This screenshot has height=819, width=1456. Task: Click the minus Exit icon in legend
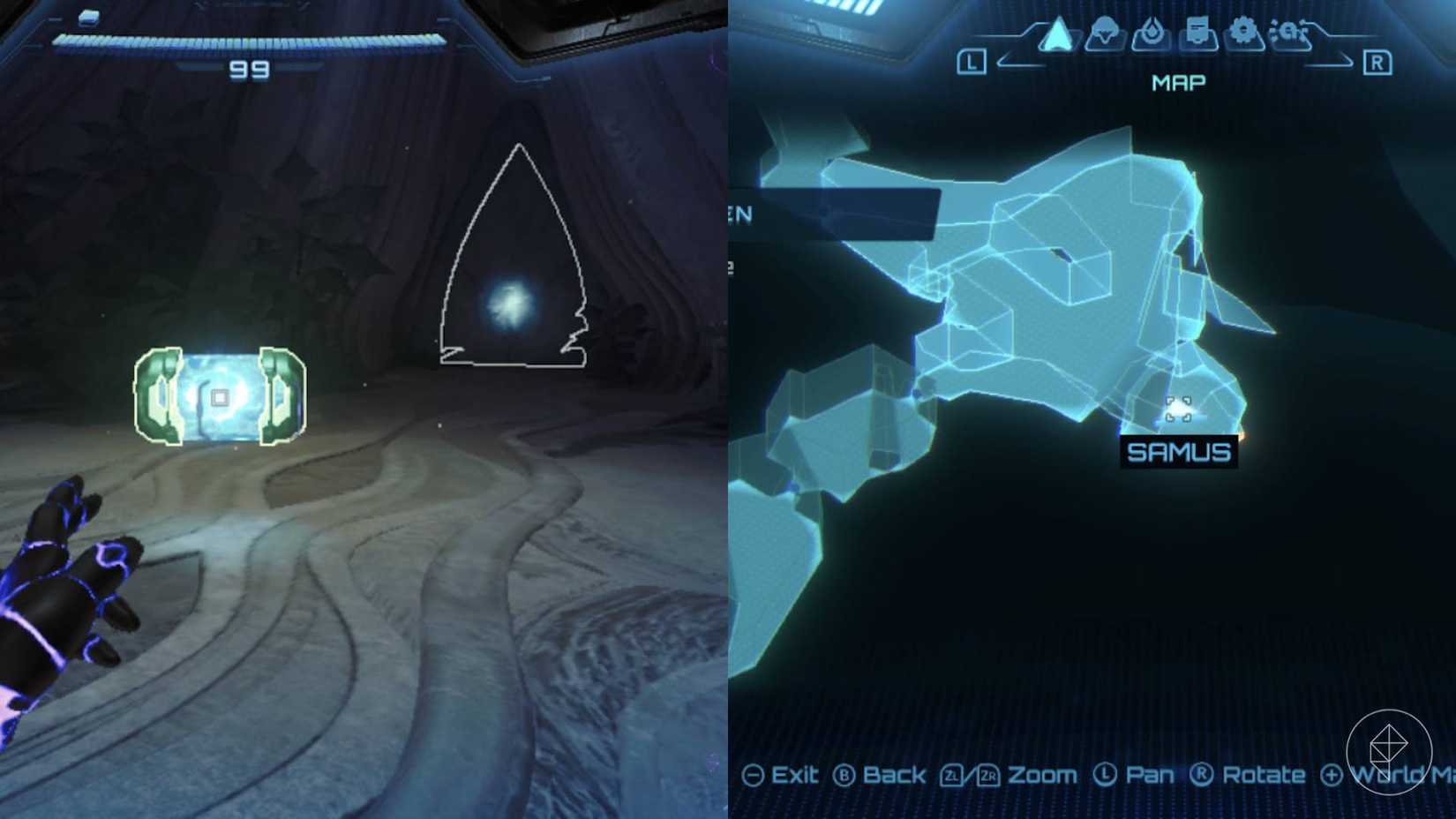[754, 776]
